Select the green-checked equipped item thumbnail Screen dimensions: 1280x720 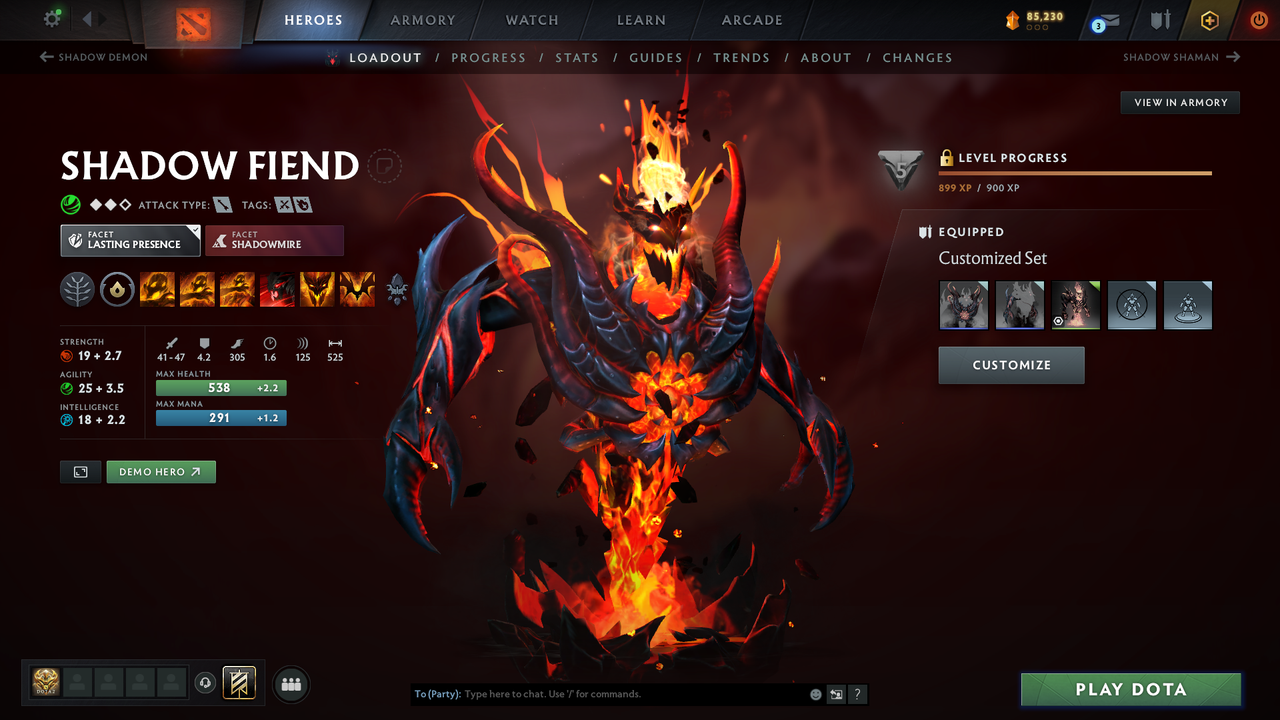[x=1075, y=305]
